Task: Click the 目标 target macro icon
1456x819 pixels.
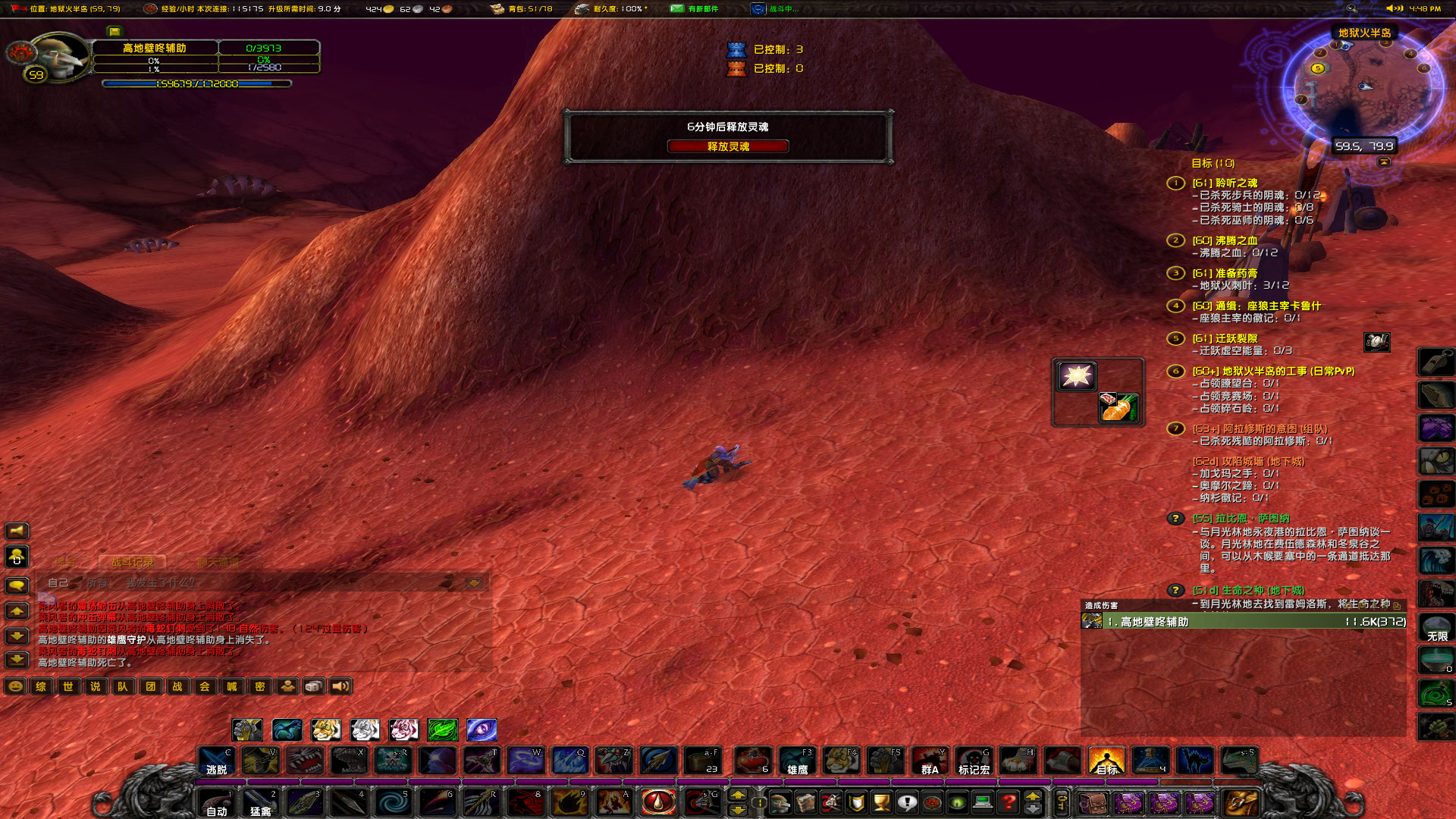Action: tap(1107, 761)
